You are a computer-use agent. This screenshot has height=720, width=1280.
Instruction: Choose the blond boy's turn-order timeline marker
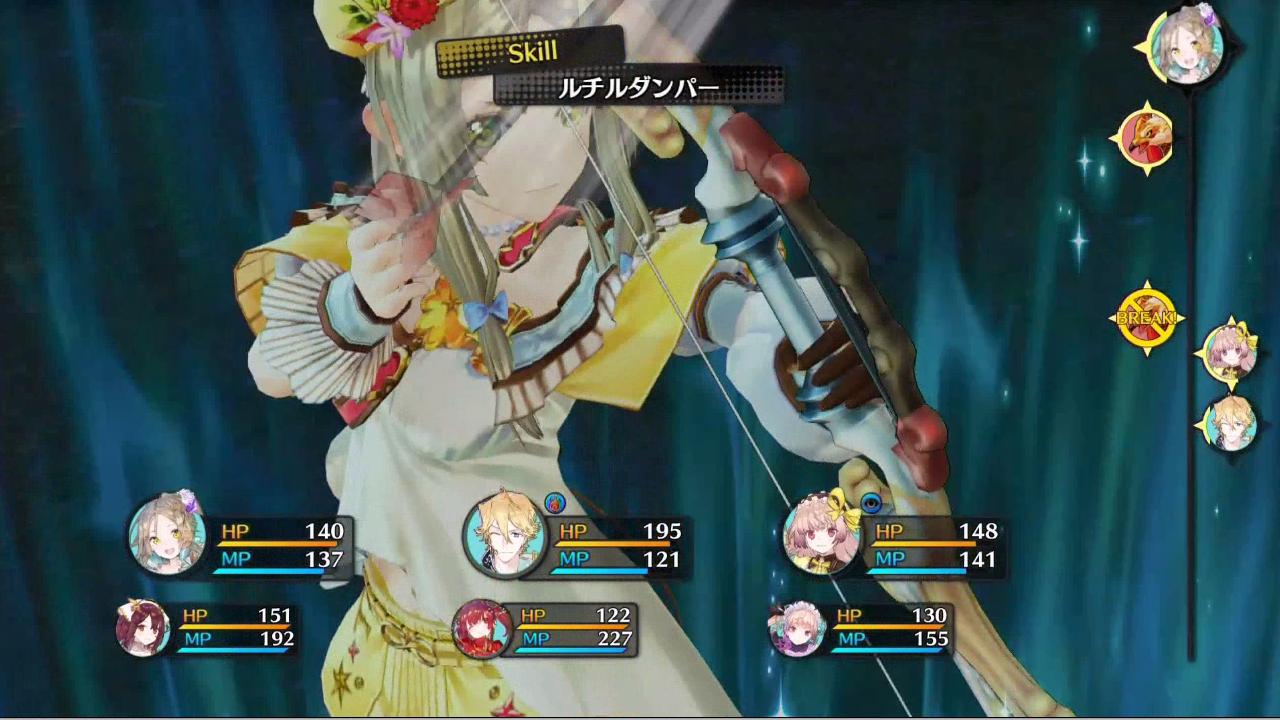[x=1229, y=424]
